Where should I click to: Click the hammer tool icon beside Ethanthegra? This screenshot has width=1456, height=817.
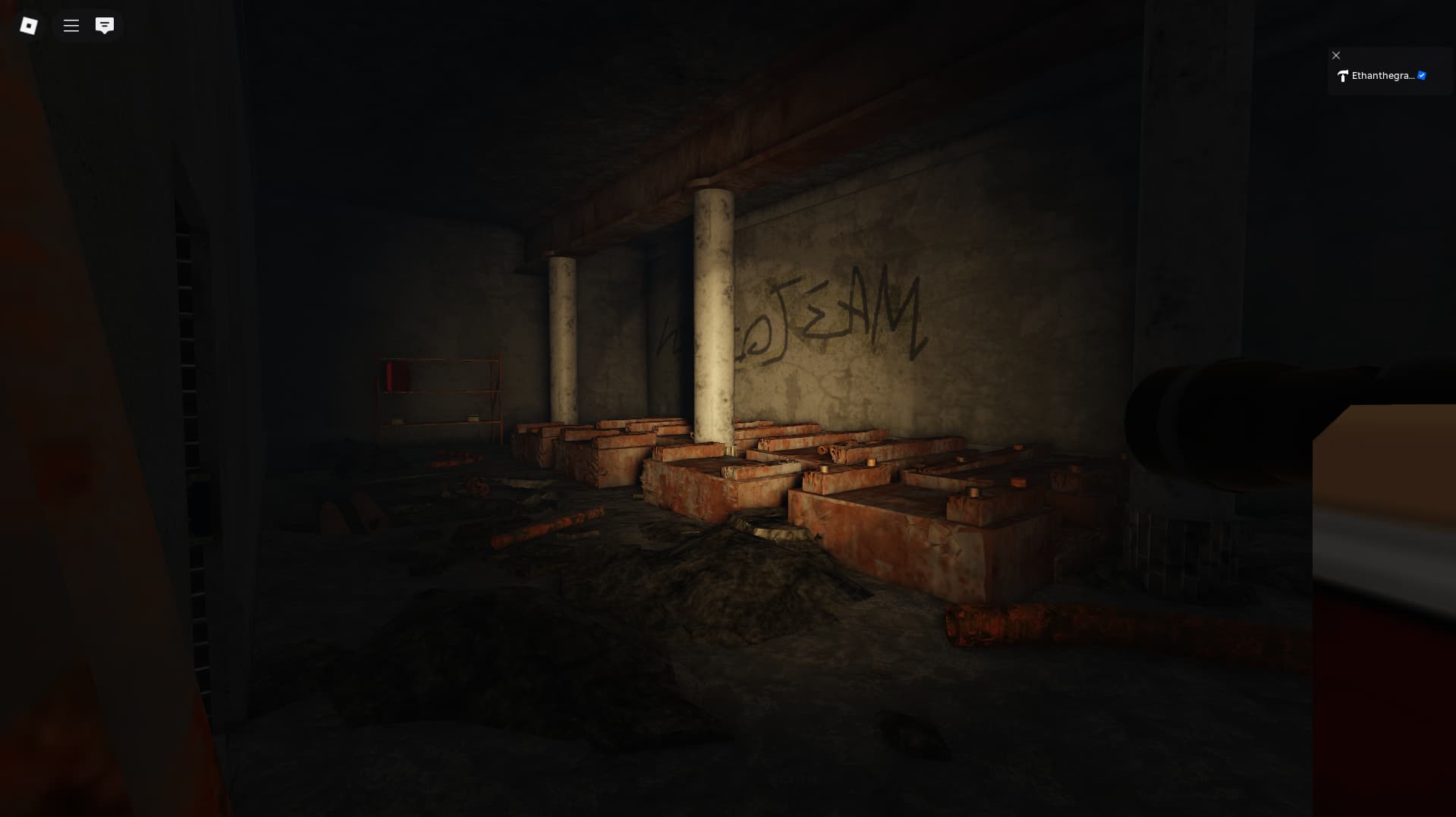(x=1343, y=77)
